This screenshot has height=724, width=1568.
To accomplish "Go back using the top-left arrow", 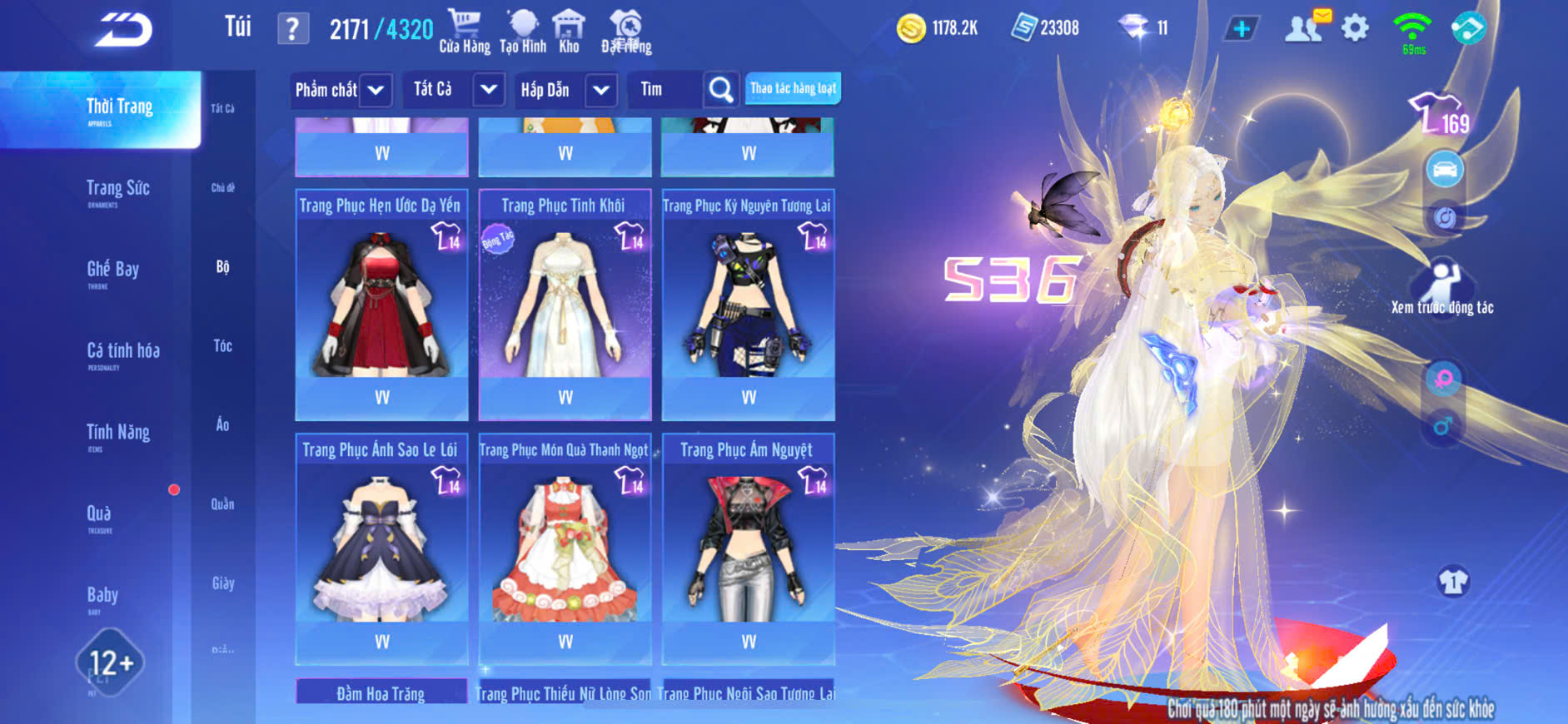I will (x=123, y=30).
